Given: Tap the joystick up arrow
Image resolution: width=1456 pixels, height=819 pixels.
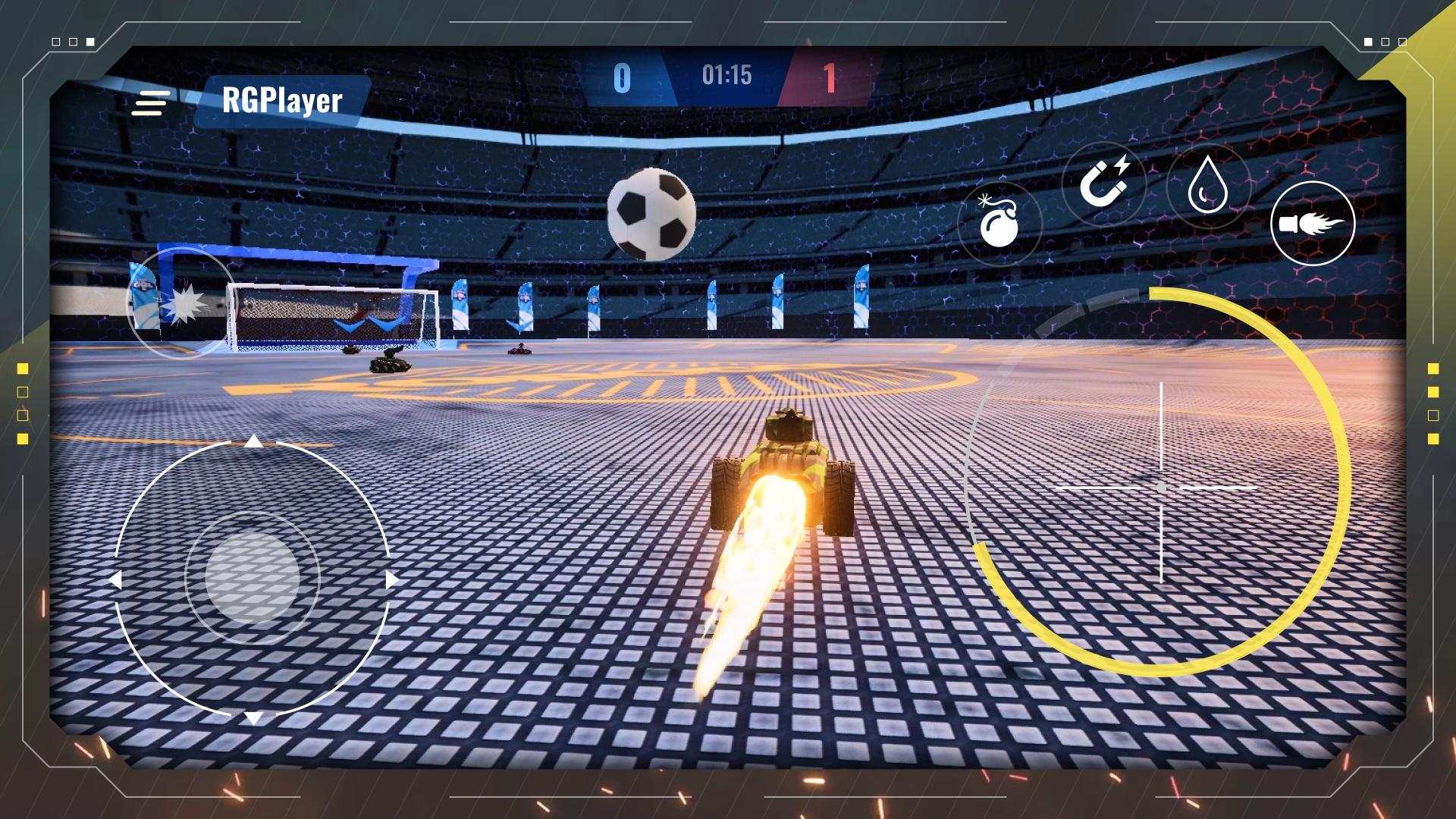Looking at the screenshot, I should pos(253,441).
